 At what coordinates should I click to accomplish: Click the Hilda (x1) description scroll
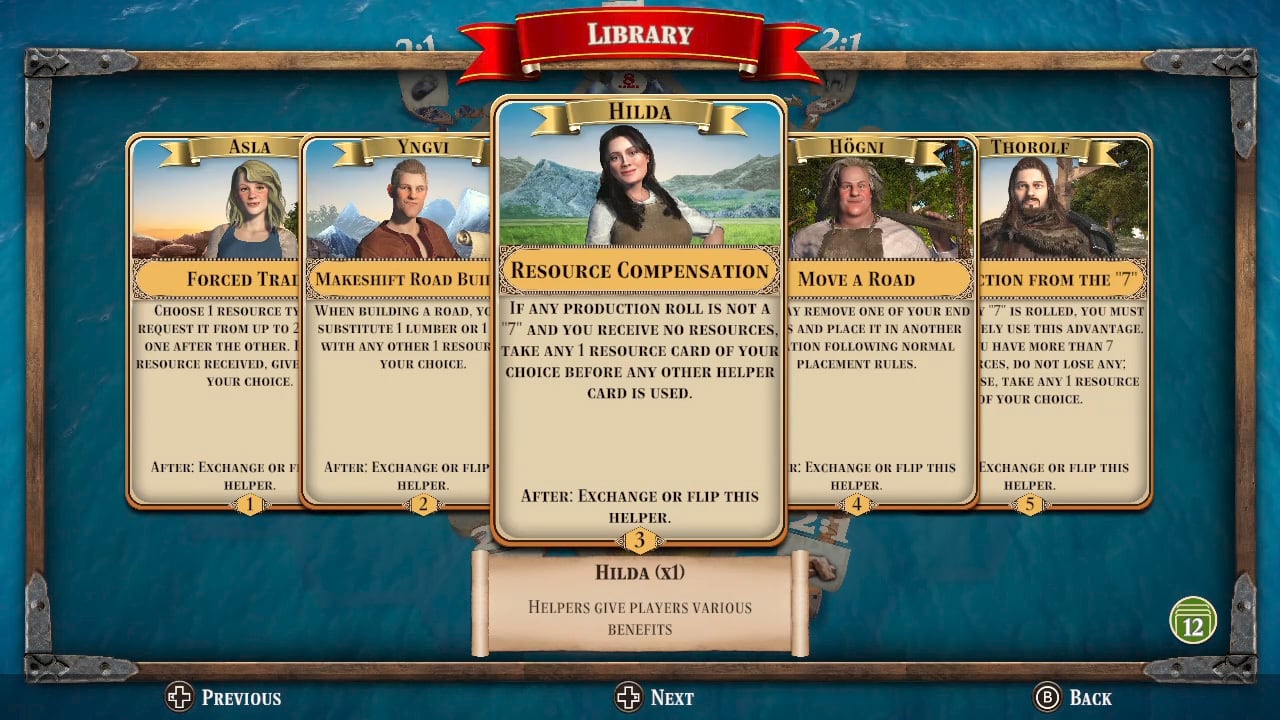640,600
